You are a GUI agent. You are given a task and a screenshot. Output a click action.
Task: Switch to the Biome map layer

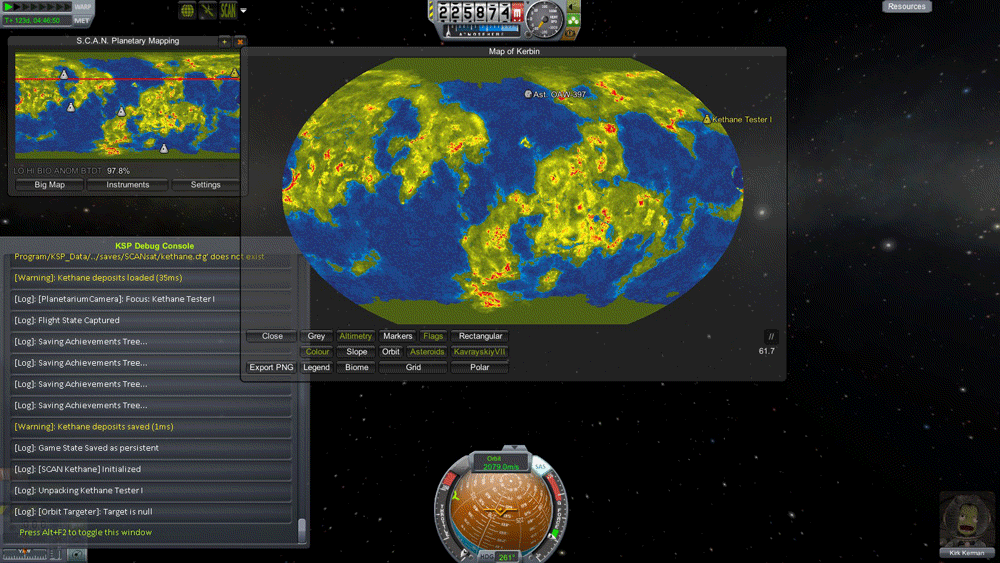coord(356,368)
